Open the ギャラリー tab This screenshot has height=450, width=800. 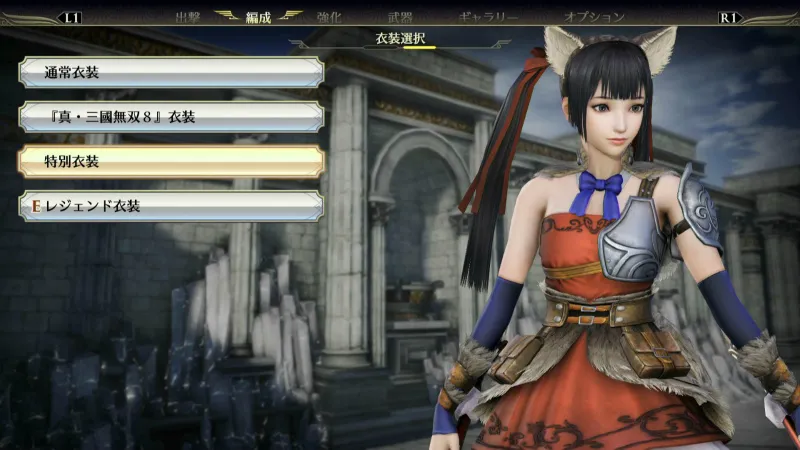click(488, 17)
